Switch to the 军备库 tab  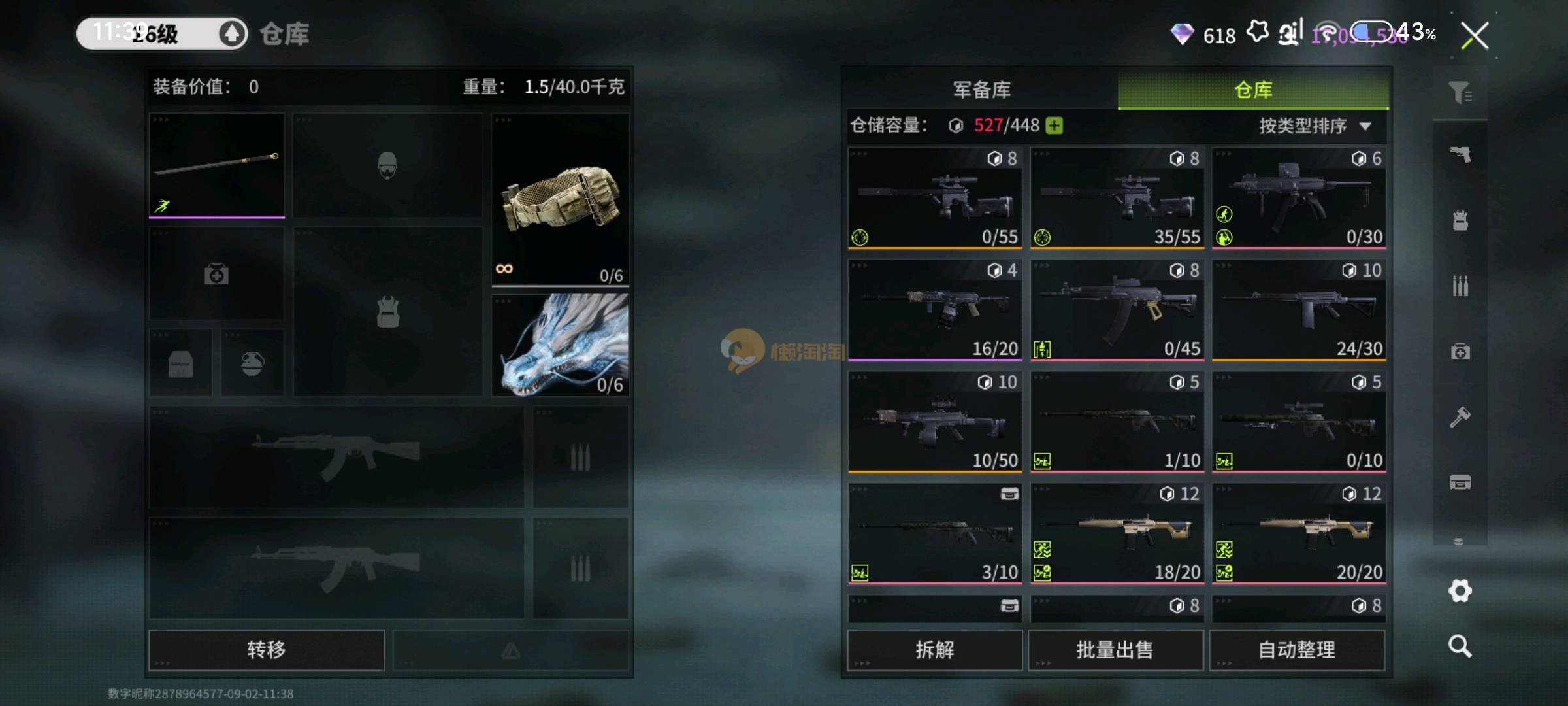(981, 90)
